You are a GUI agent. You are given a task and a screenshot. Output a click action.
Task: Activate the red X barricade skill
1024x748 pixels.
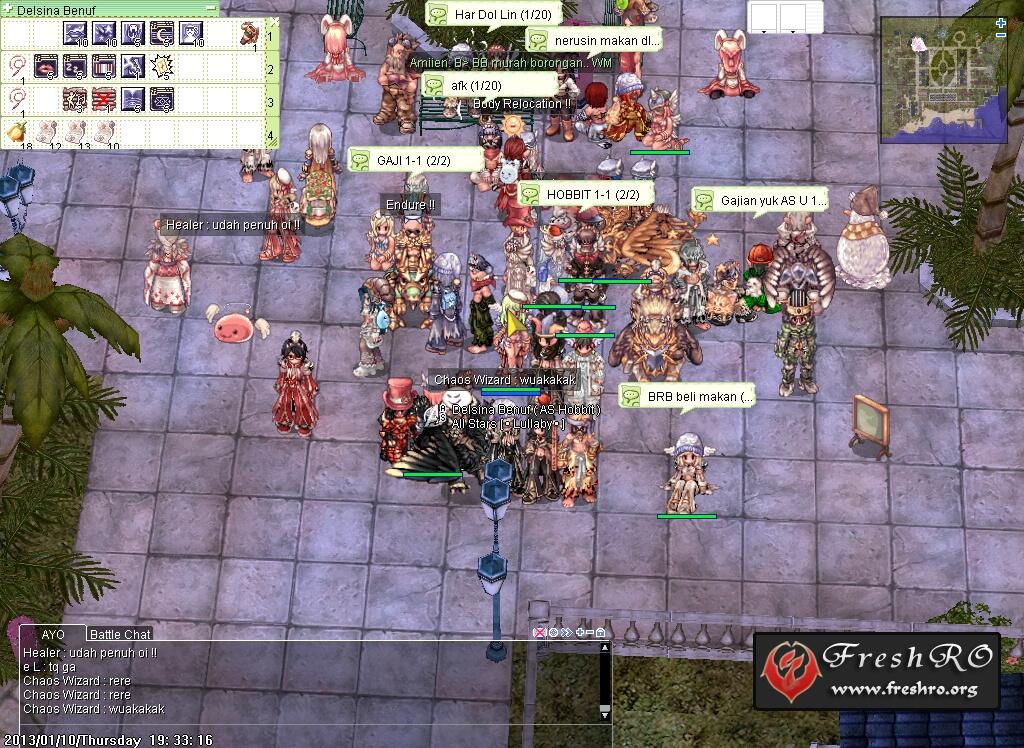tap(104, 98)
